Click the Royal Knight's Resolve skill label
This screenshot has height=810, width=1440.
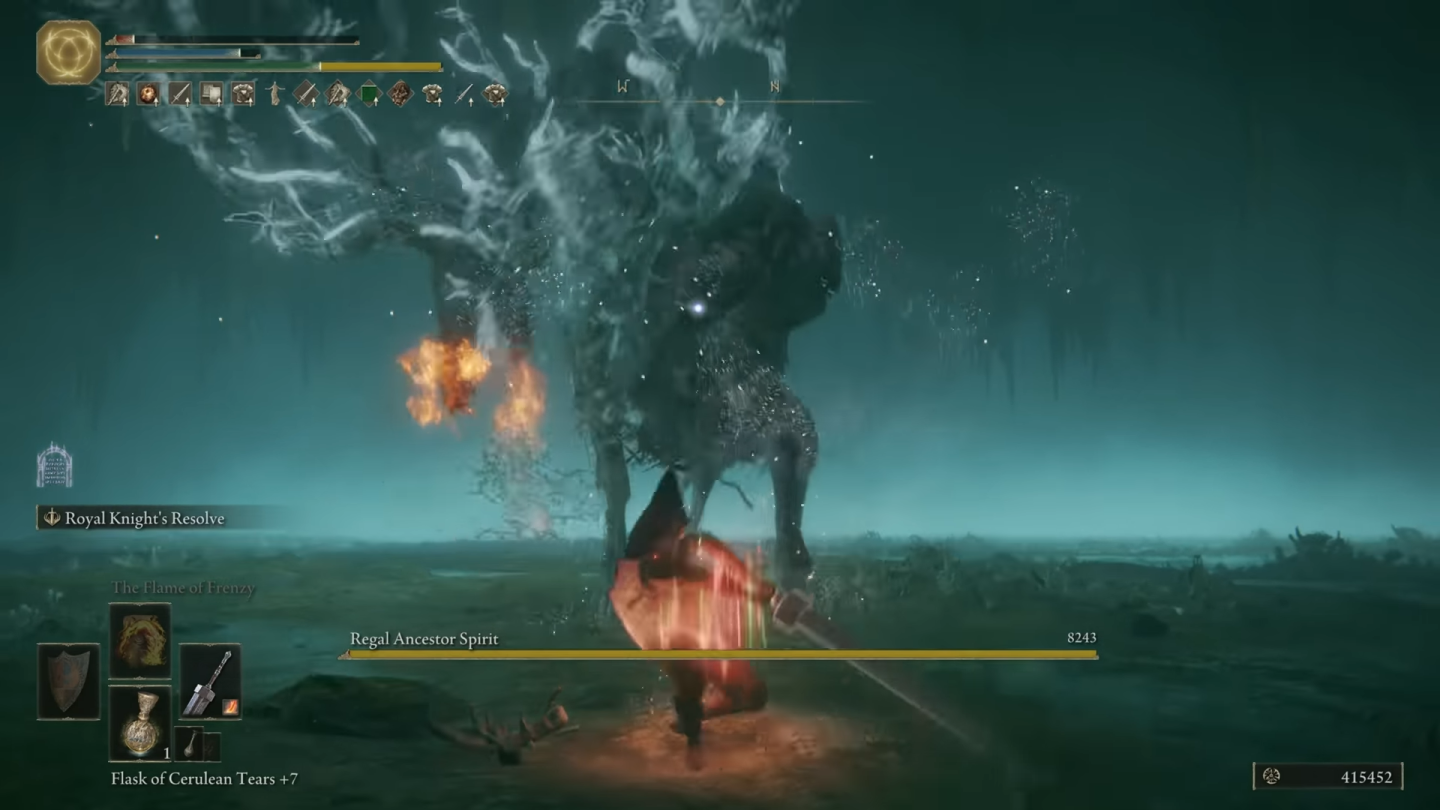pos(144,518)
